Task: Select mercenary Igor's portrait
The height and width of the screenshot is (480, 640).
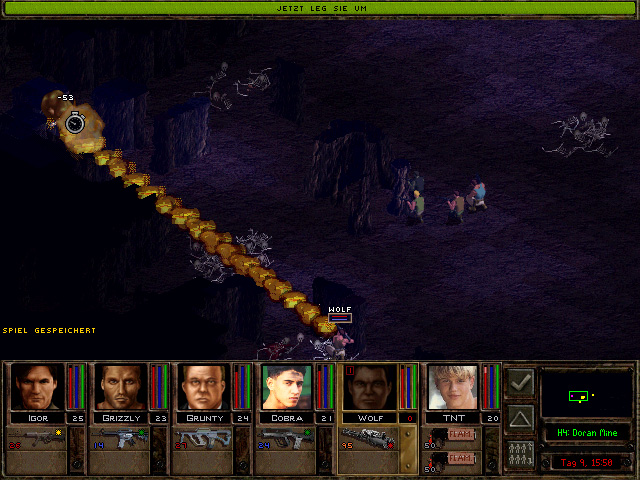Action: pyautogui.click(x=35, y=387)
